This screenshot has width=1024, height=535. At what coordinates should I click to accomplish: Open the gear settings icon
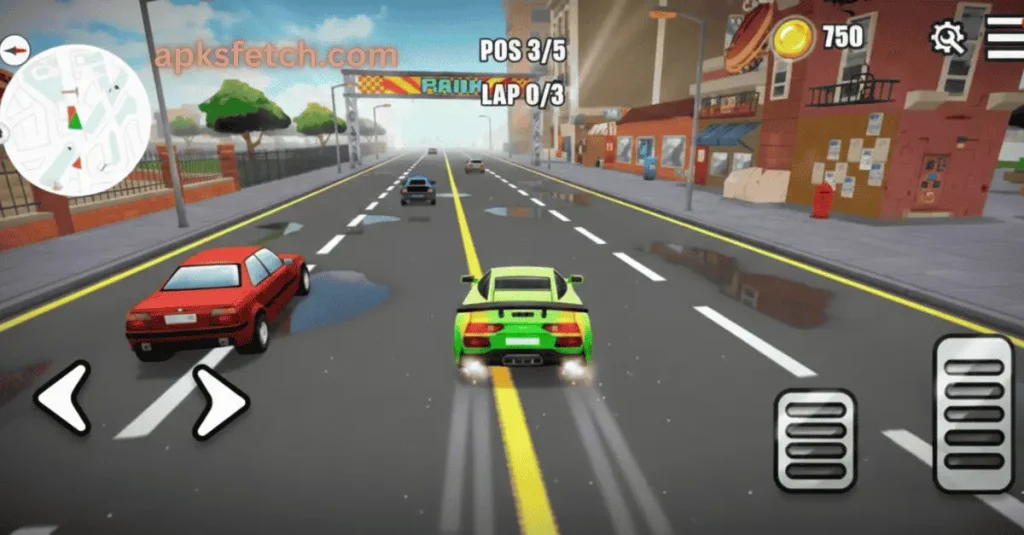click(x=947, y=38)
